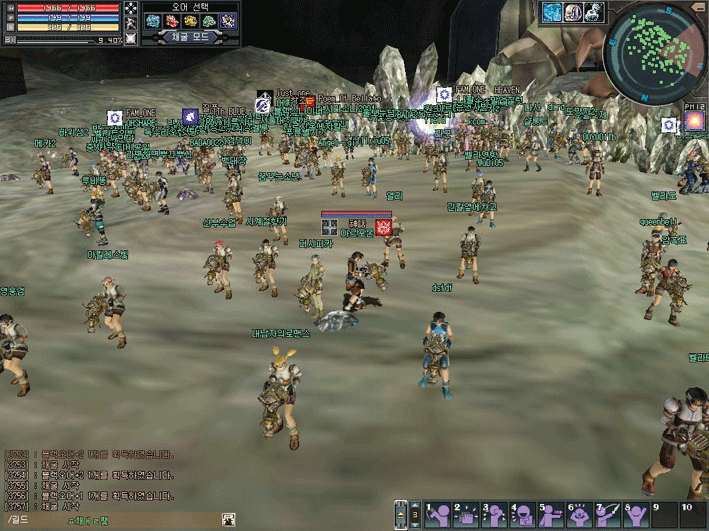Activate hotbar slot 2 fist emote

tap(465, 514)
